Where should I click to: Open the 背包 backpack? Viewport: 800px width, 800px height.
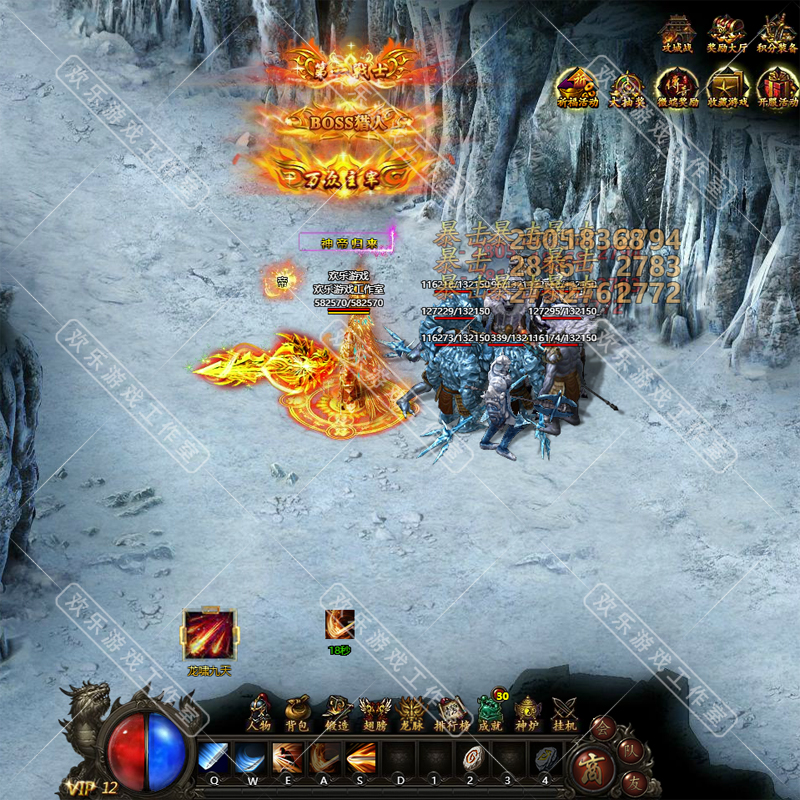pos(296,712)
